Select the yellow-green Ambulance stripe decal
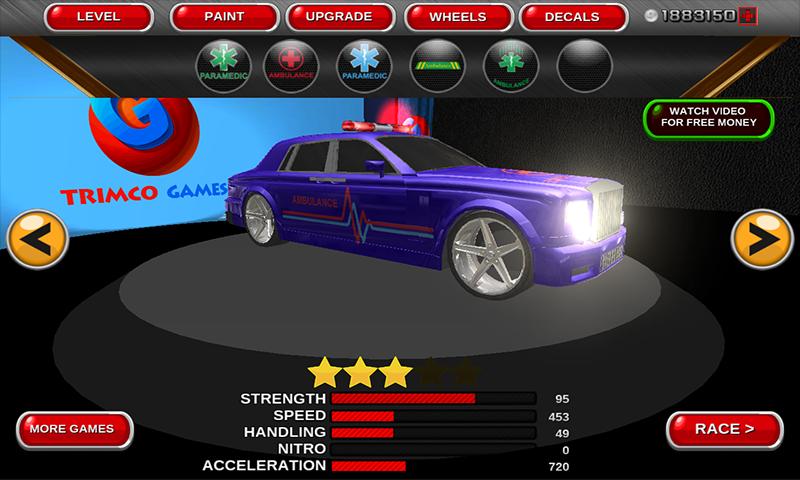This screenshot has width=800, height=480. (439, 66)
